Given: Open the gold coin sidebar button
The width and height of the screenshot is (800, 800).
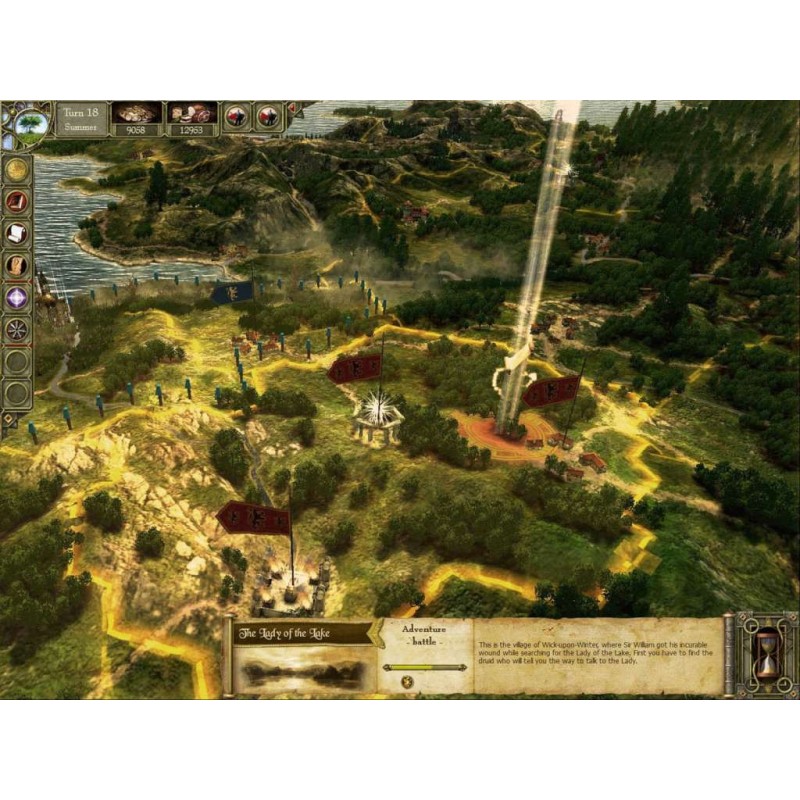Looking at the screenshot, I should (x=17, y=170).
